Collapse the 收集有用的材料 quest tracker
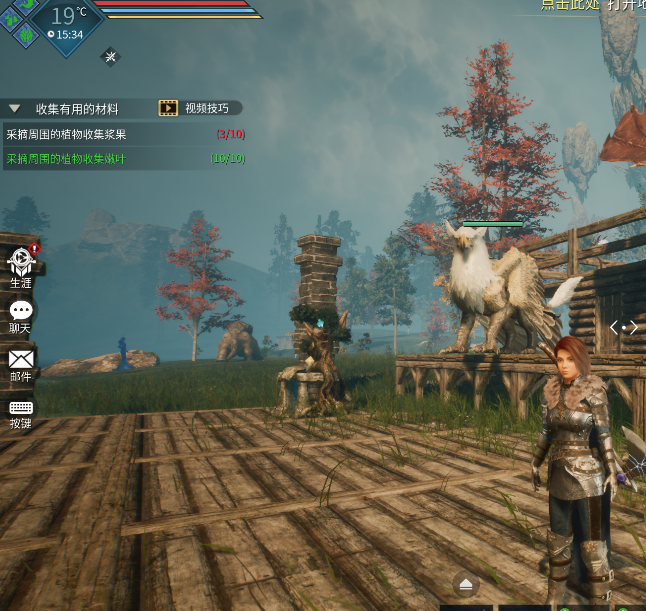646x611 pixels. click(x=15, y=108)
